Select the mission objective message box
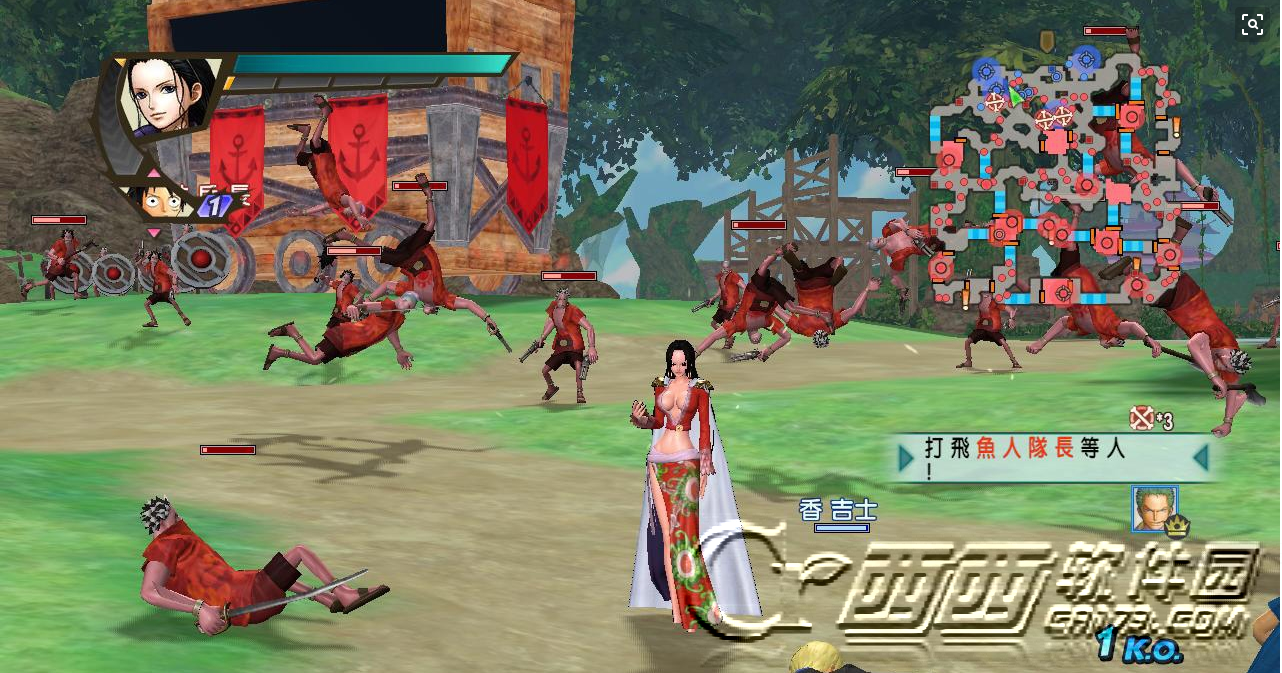The width and height of the screenshot is (1282, 673). pos(1052,458)
